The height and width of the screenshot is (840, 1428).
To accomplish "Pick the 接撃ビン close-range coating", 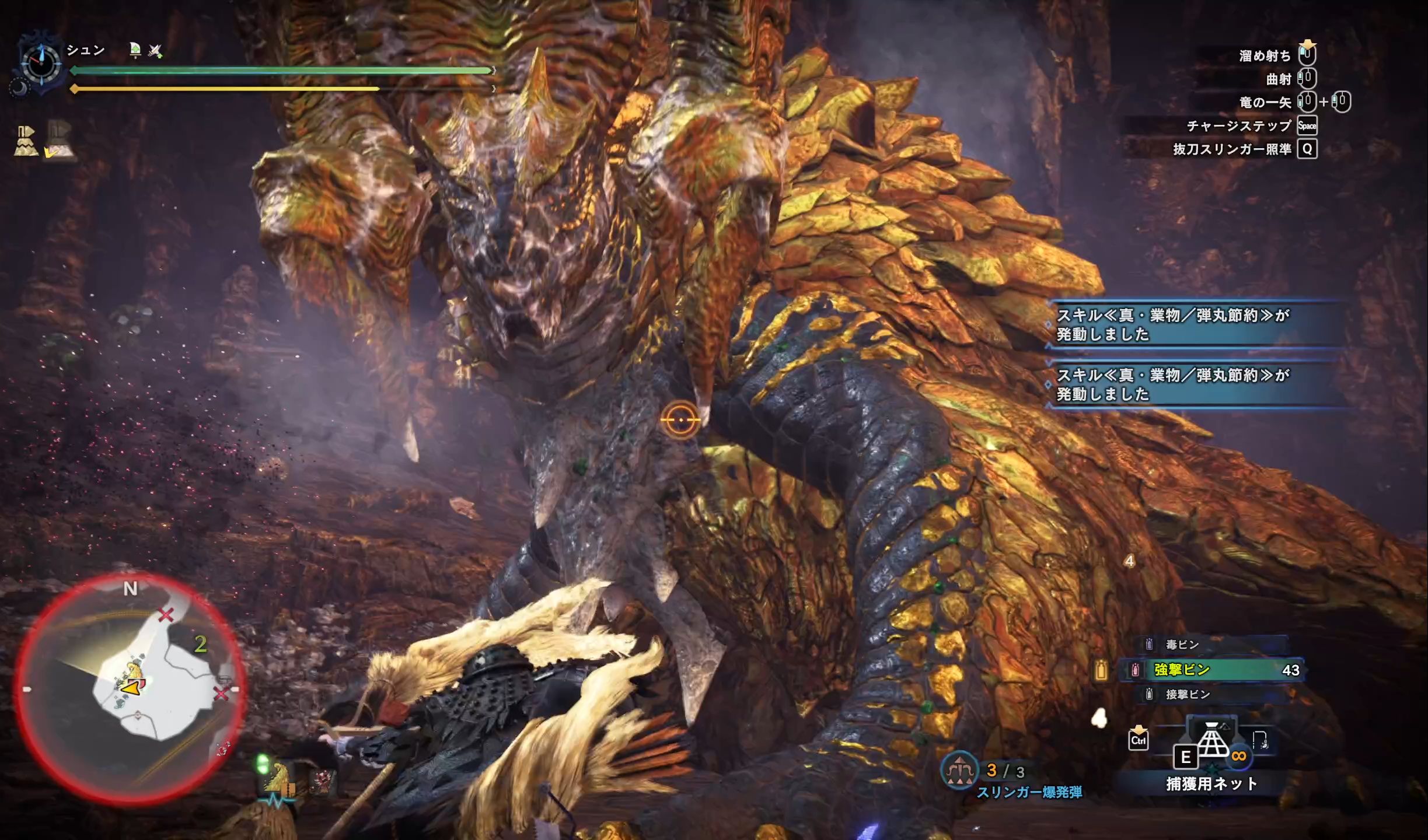I will pos(1187,694).
